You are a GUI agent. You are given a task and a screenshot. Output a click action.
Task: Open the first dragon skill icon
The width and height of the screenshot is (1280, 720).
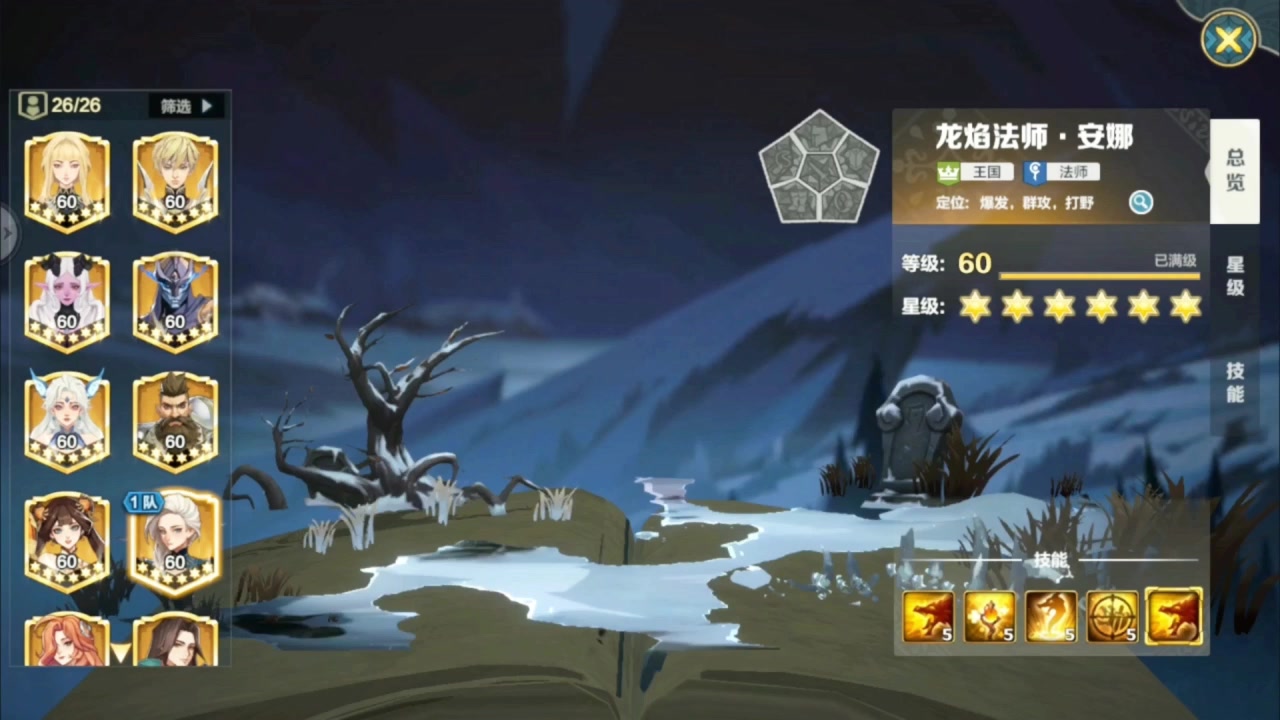tap(928, 617)
